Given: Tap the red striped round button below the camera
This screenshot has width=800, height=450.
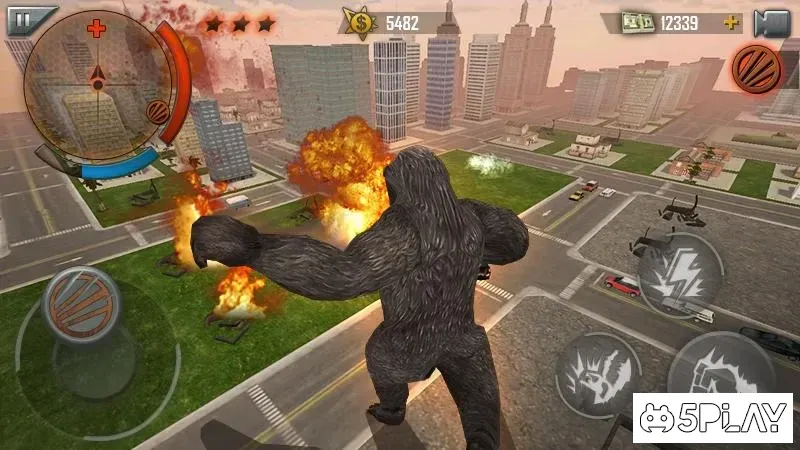Looking at the screenshot, I should [x=758, y=68].
